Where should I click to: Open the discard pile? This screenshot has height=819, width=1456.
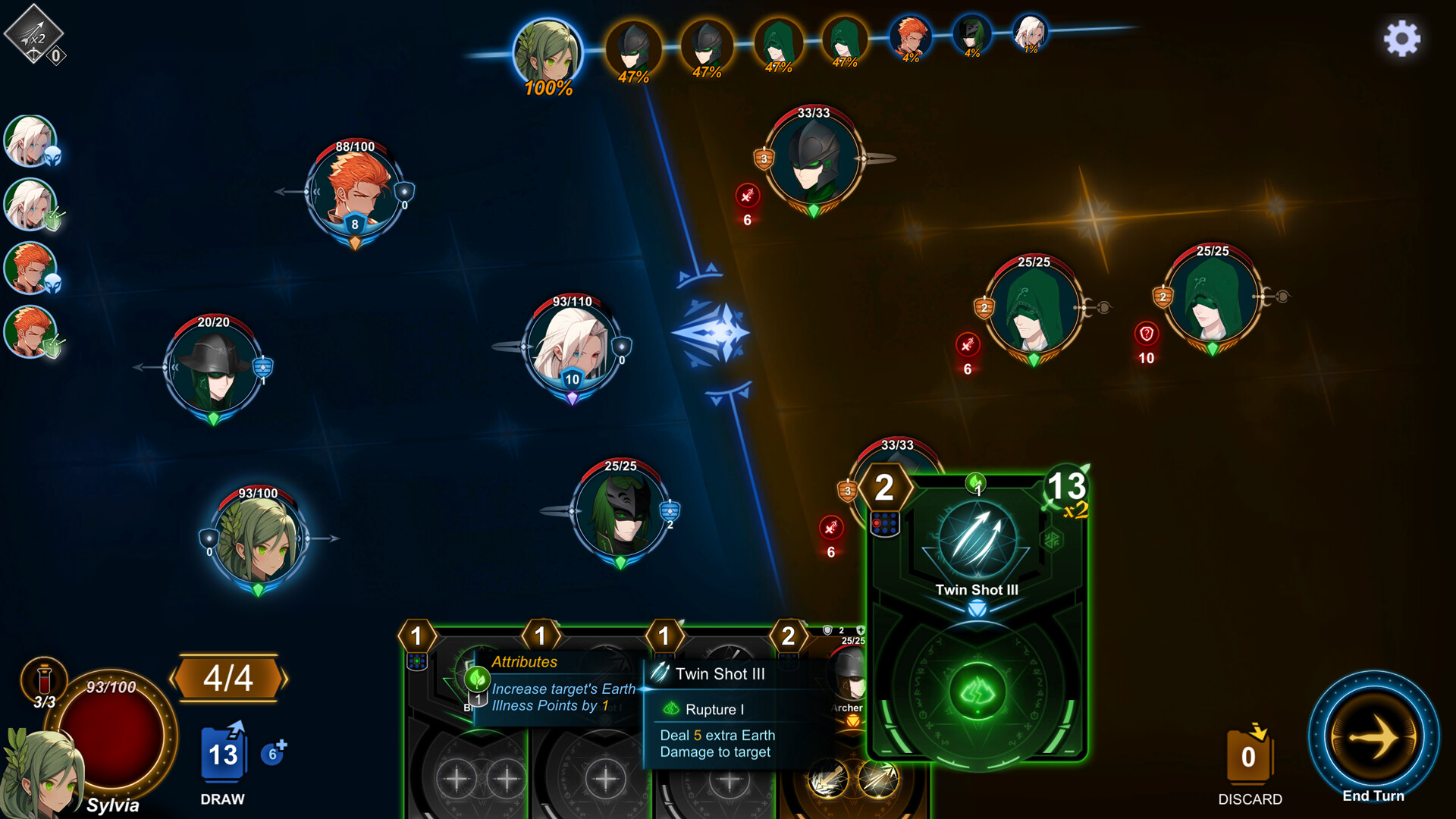click(1249, 755)
